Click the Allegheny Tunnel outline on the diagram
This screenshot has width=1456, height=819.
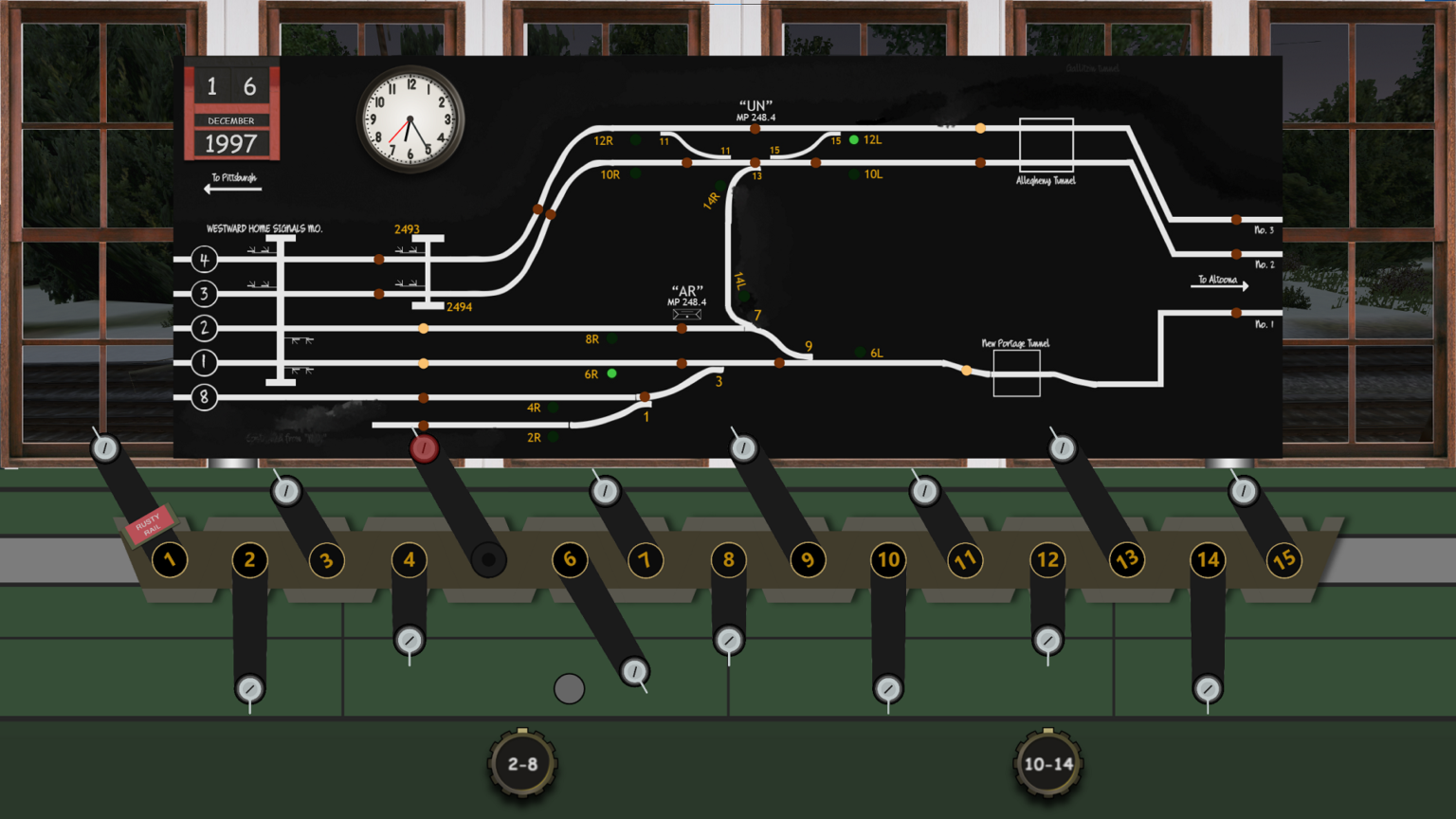point(1046,145)
